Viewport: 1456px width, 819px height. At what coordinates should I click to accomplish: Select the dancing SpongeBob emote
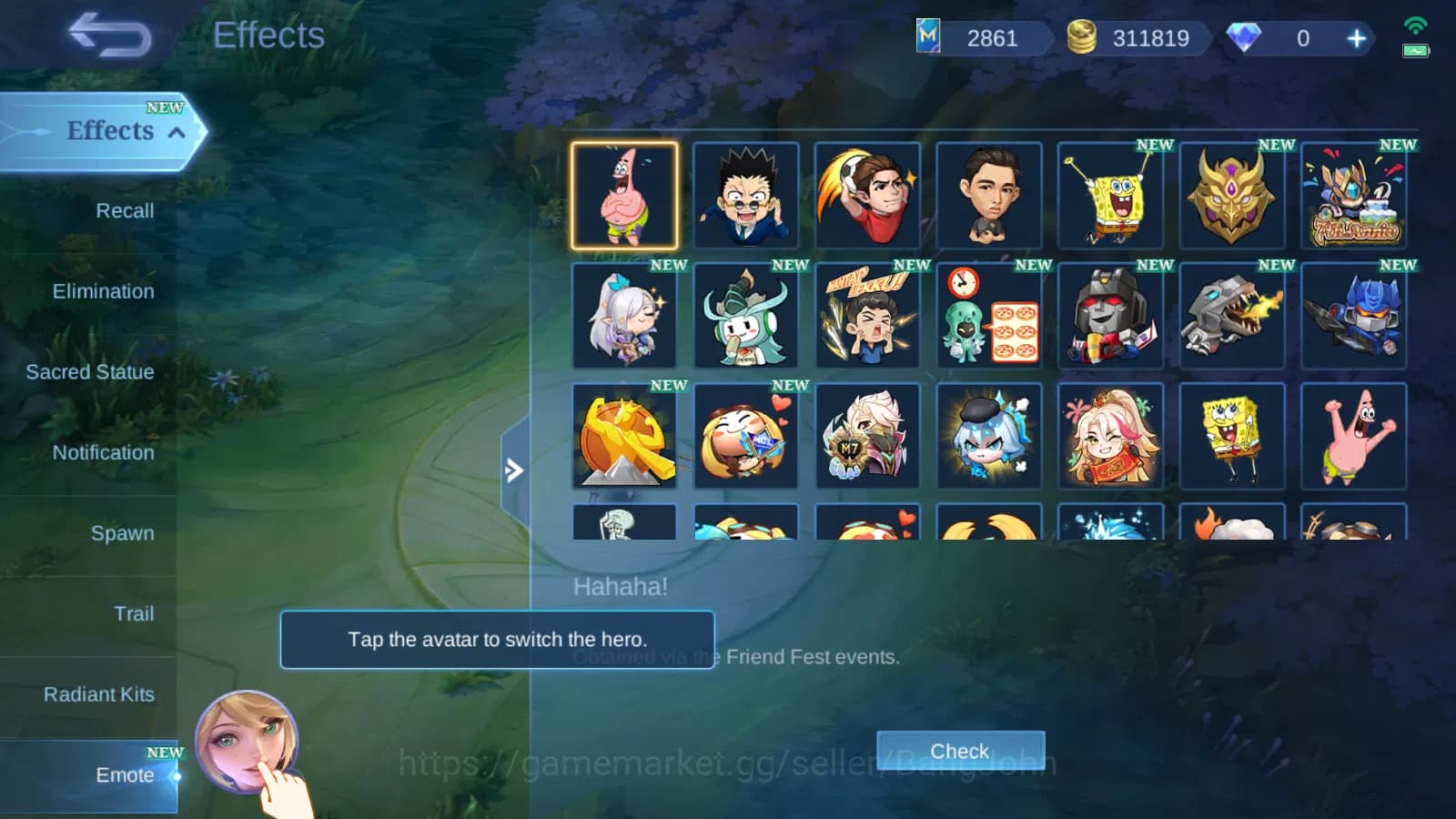pyautogui.click(x=1110, y=196)
